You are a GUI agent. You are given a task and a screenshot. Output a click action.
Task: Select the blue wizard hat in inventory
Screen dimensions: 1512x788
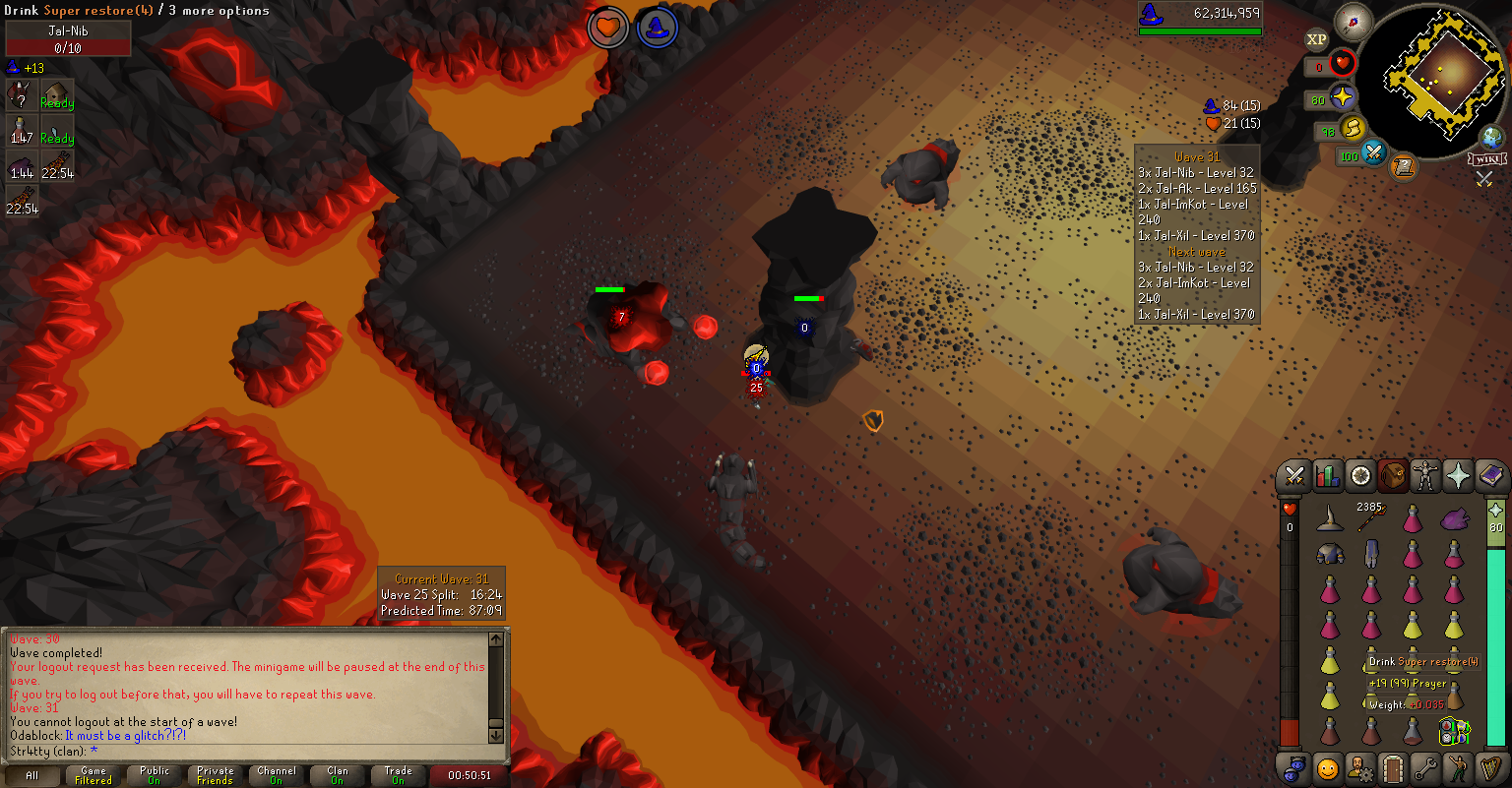coord(1330,517)
